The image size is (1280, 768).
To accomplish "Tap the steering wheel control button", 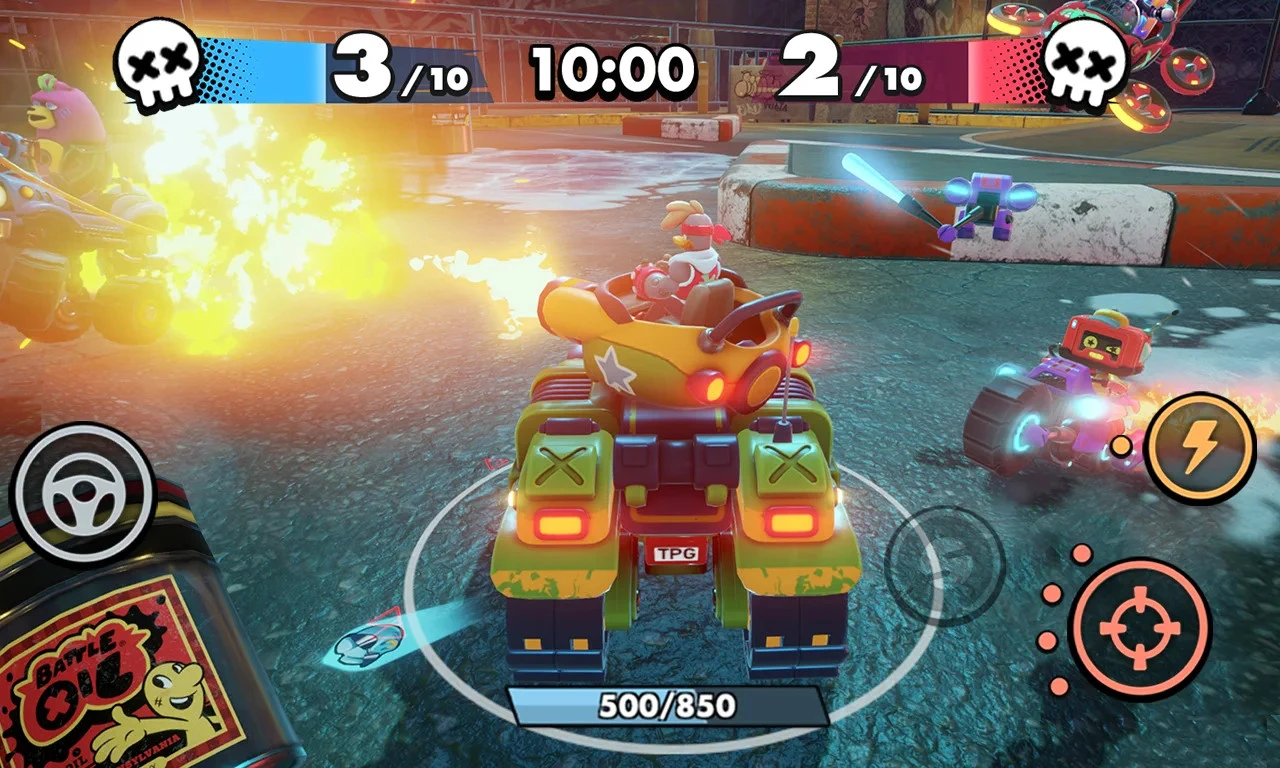I will pos(82,495).
